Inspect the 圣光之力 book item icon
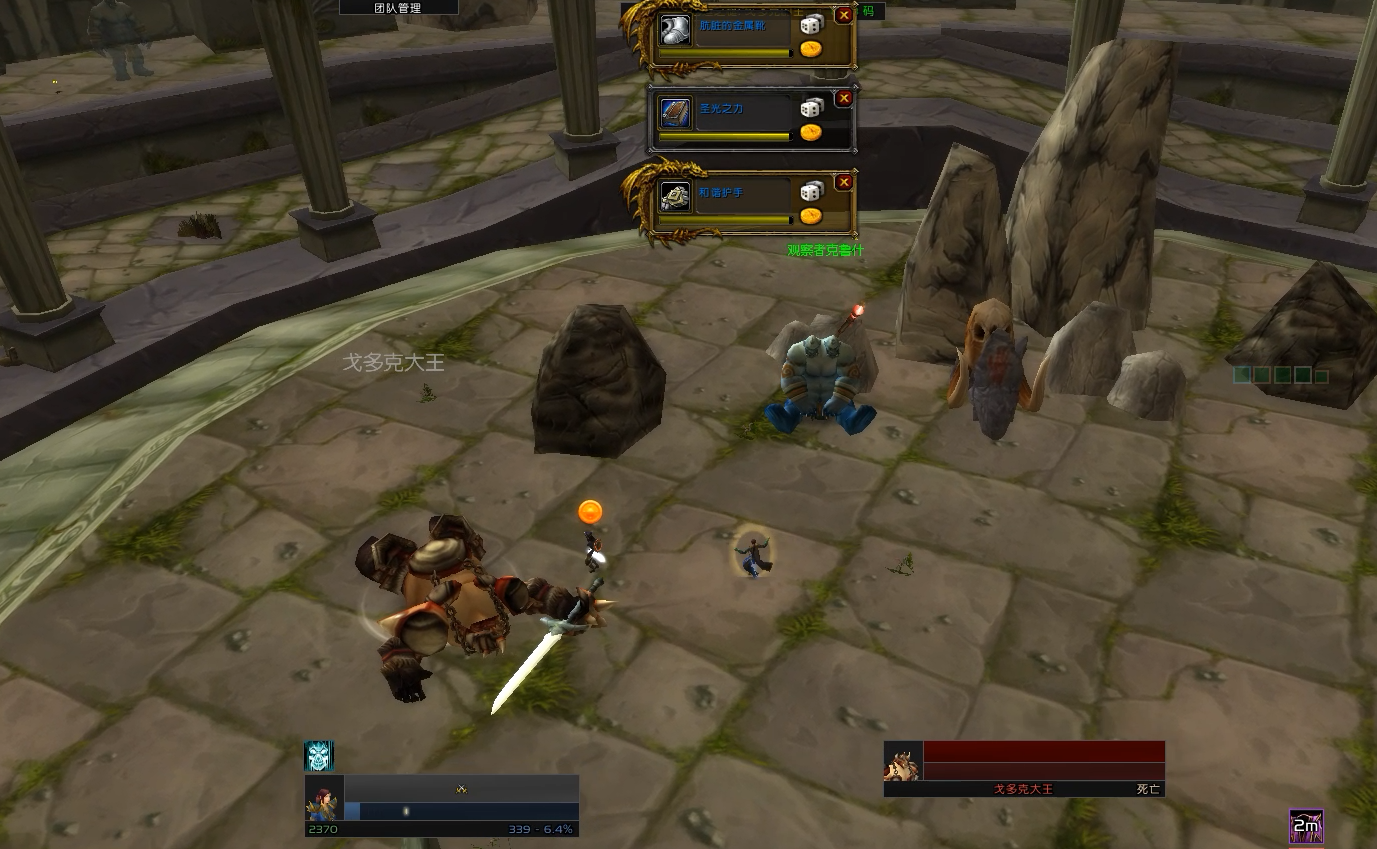The height and width of the screenshot is (849, 1377). [x=676, y=113]
